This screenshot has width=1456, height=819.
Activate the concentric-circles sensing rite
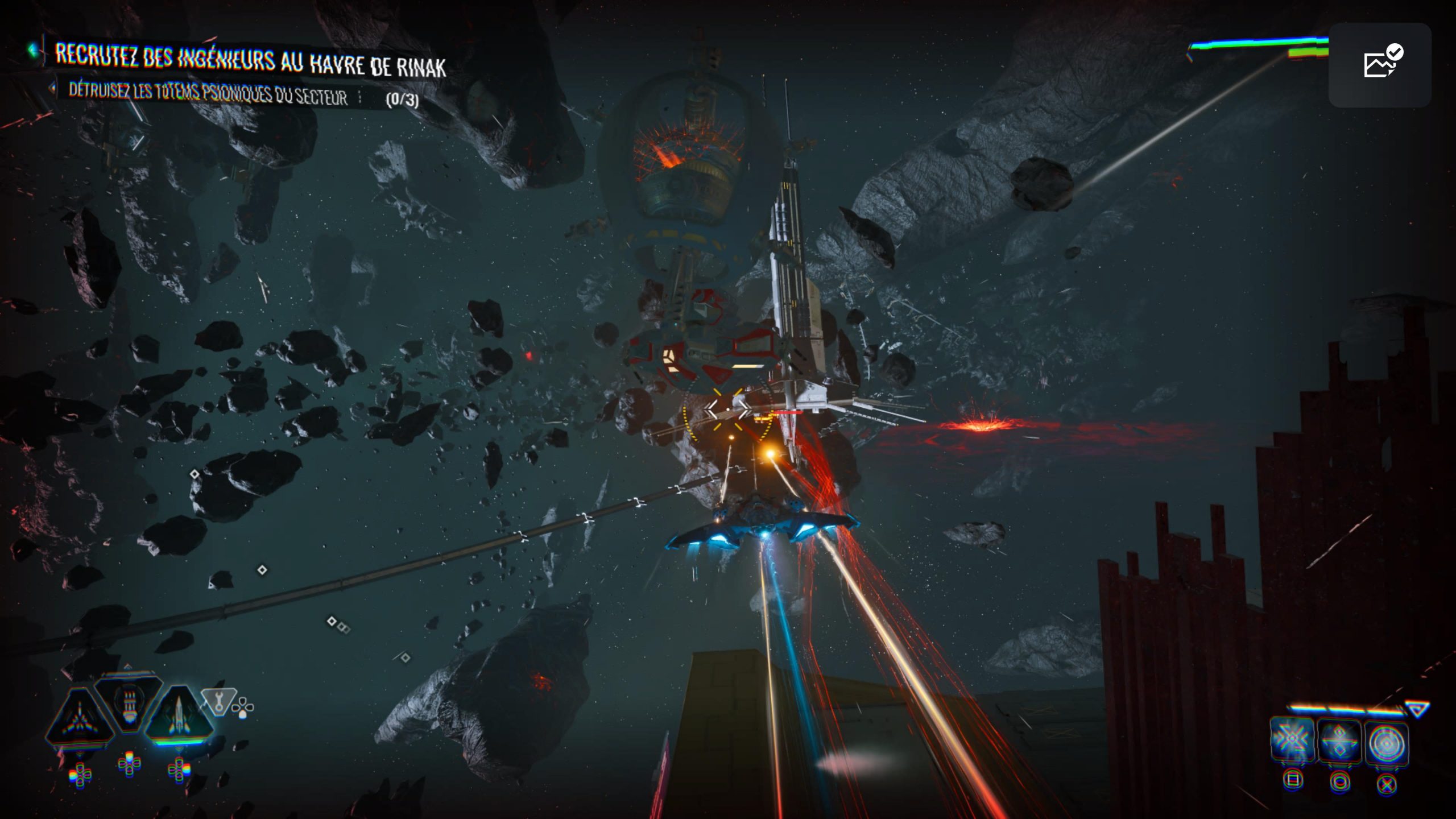coord(1386,742)
